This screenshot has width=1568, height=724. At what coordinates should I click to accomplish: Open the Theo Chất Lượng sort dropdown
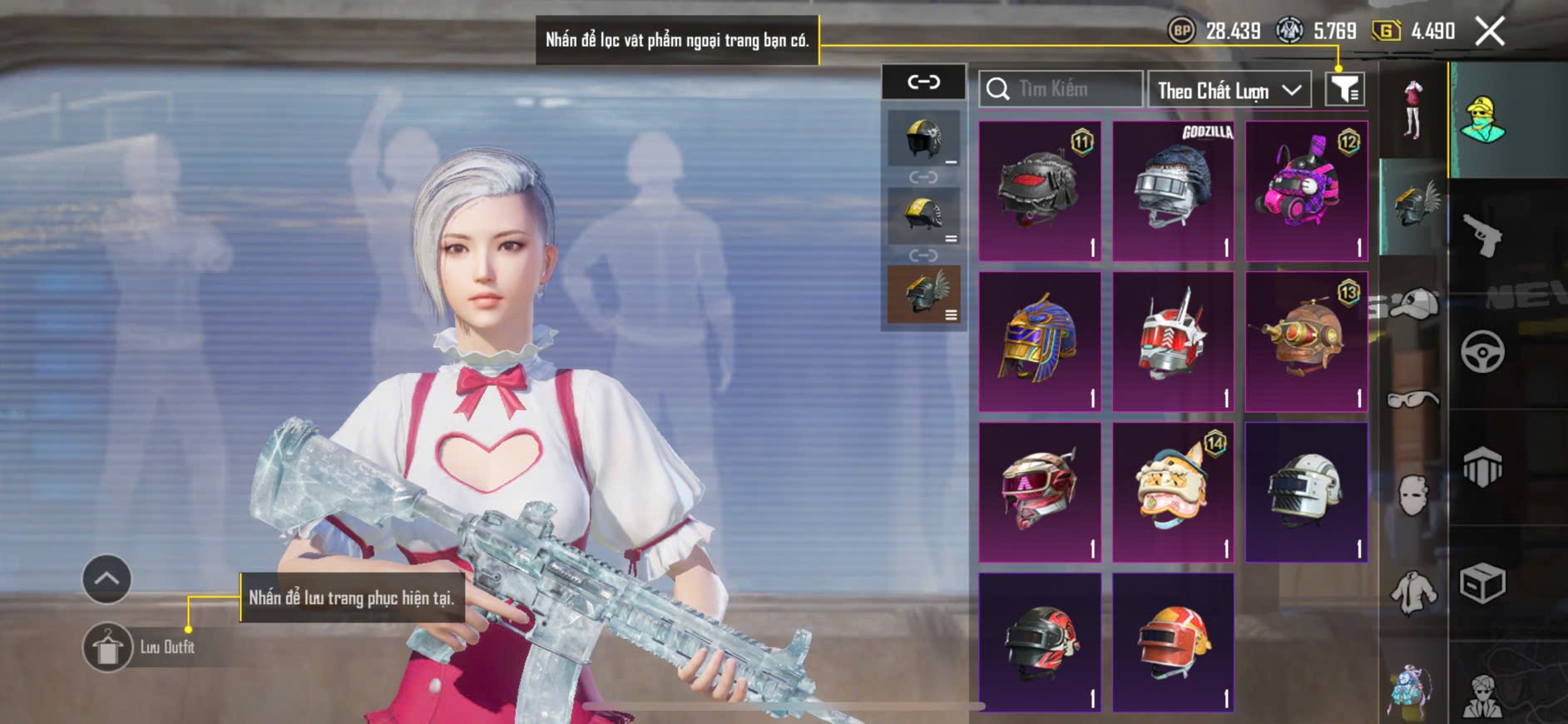coord(1229,90)
